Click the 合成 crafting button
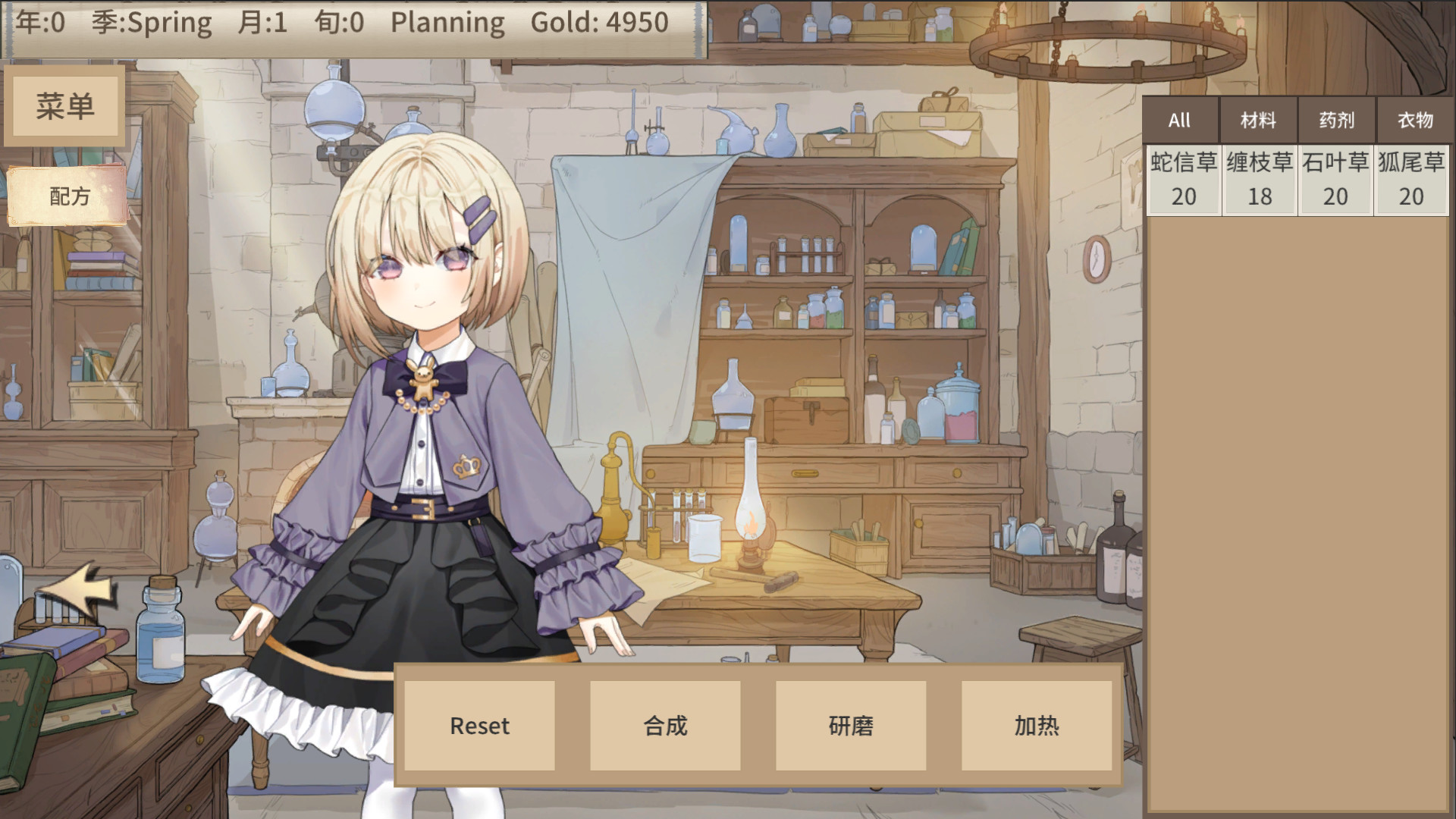The height and width of the screenshot is (819, 1456). pos(665,726)
